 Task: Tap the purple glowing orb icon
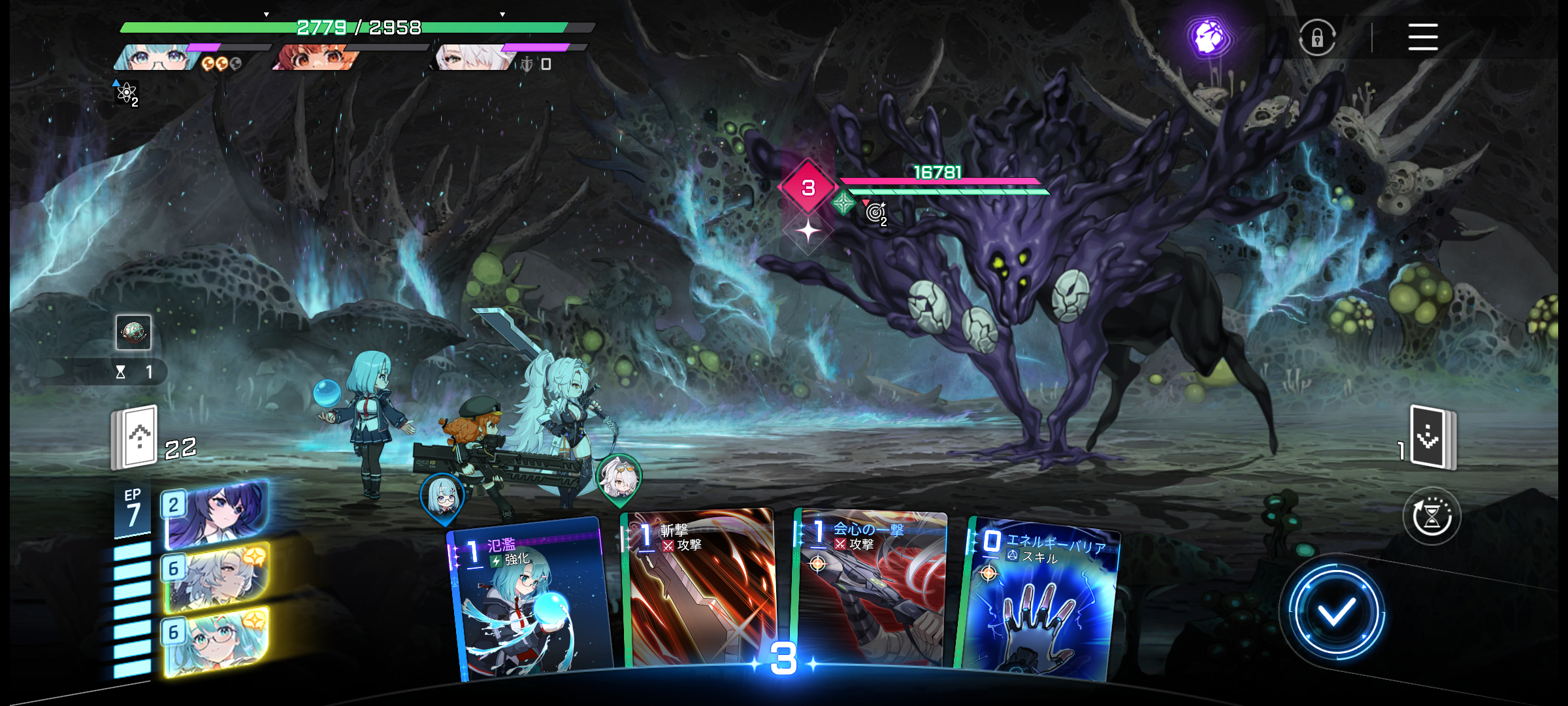[x=1209, y=37]
